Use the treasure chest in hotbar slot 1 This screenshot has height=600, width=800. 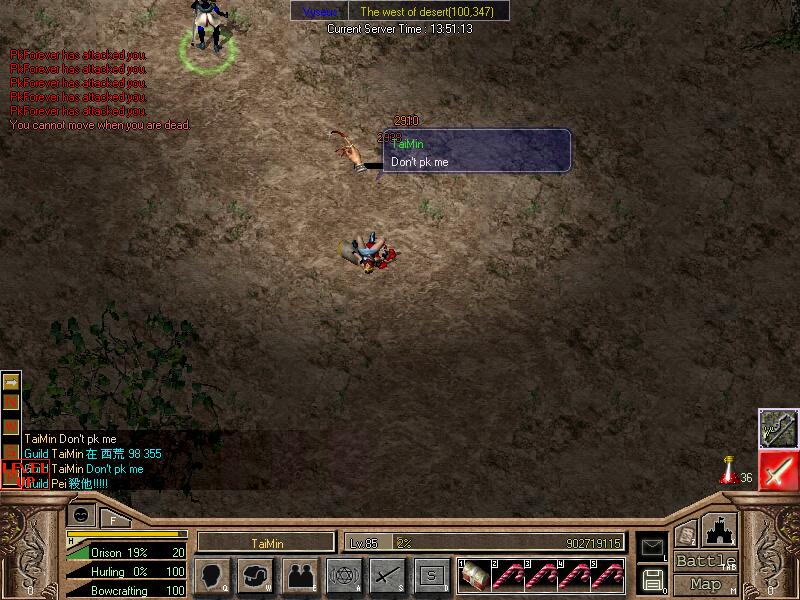coord(474,574)
